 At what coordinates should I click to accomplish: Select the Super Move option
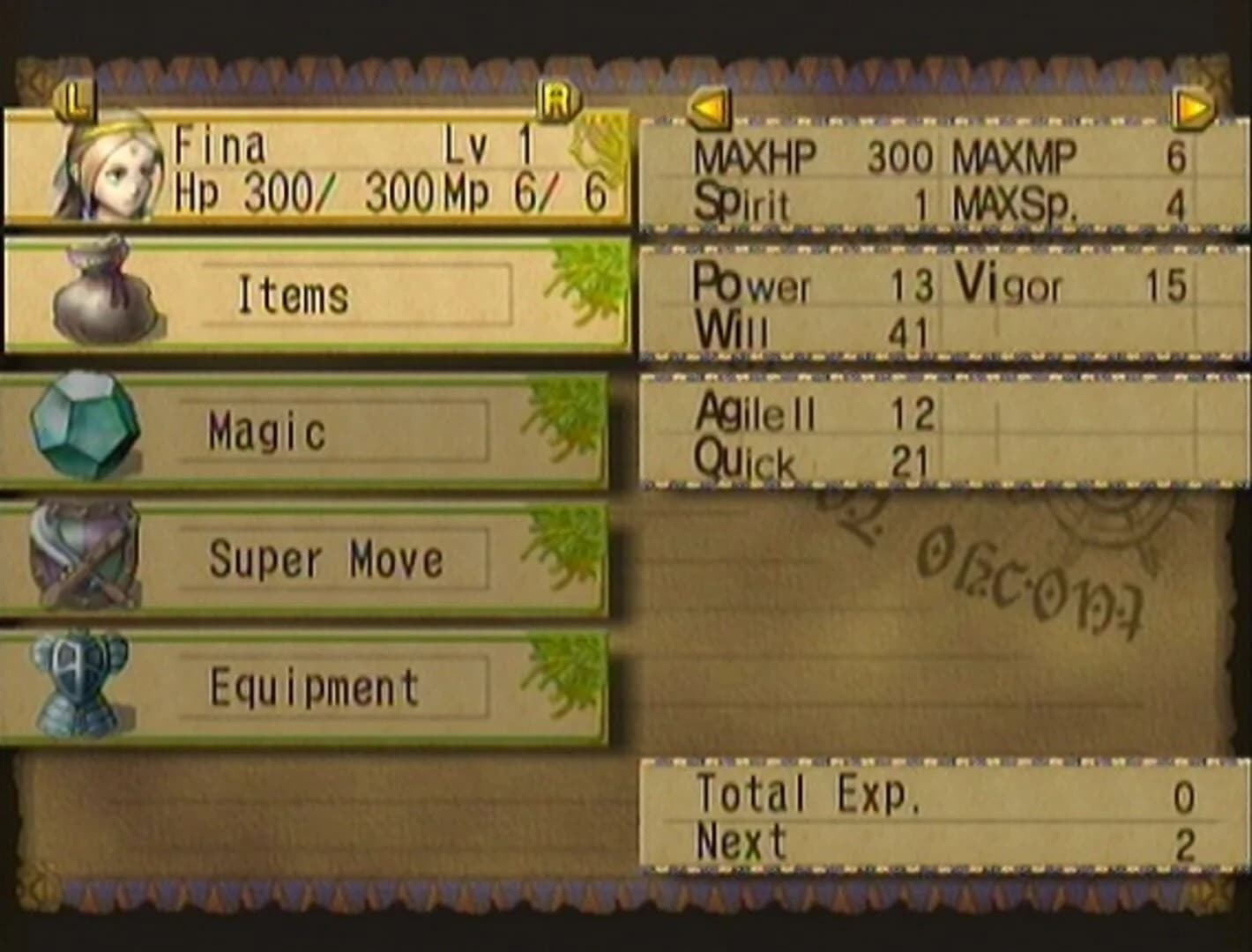coord(326,558)
